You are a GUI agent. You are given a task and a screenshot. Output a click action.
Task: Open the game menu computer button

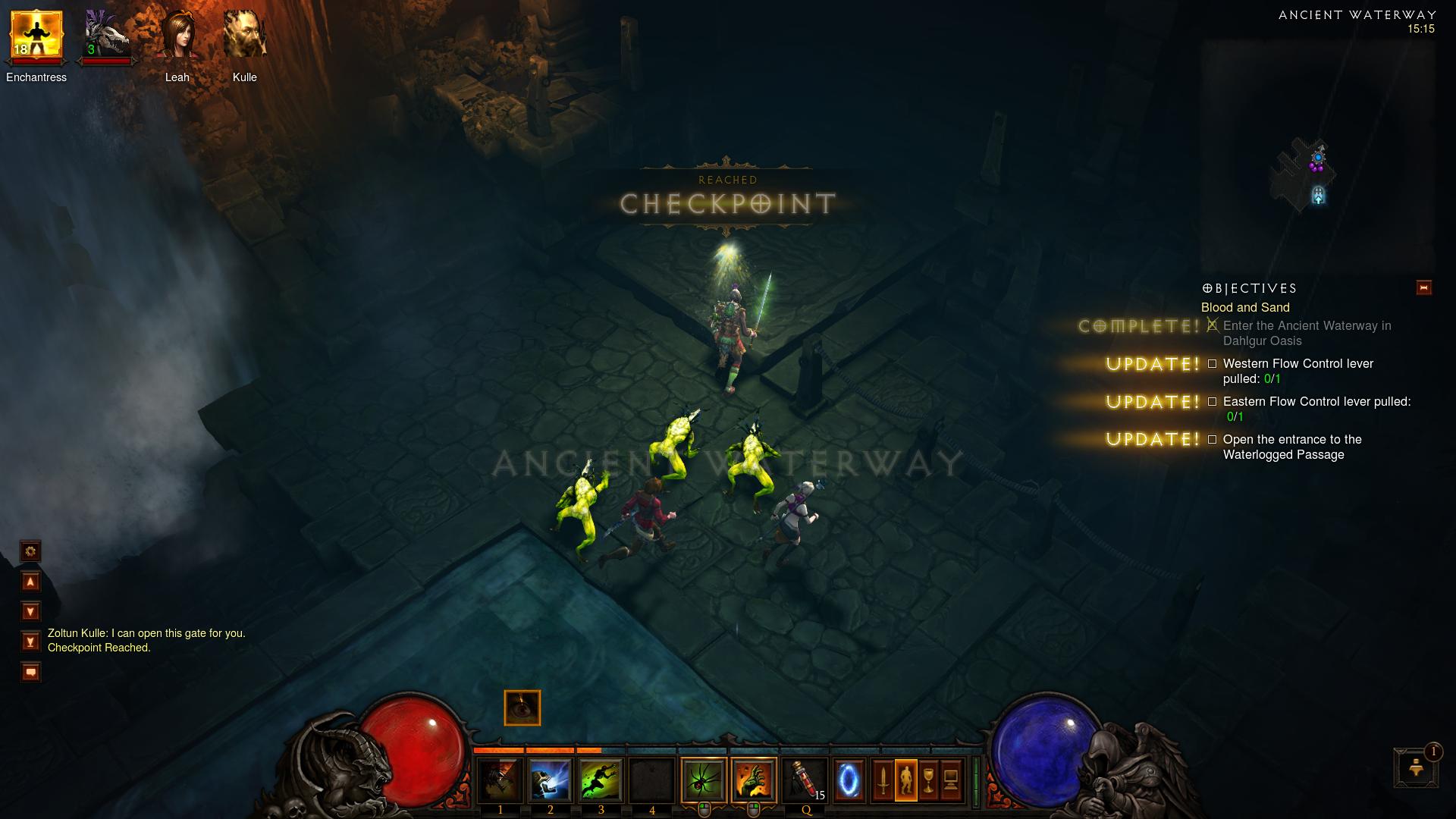[951, 780]
